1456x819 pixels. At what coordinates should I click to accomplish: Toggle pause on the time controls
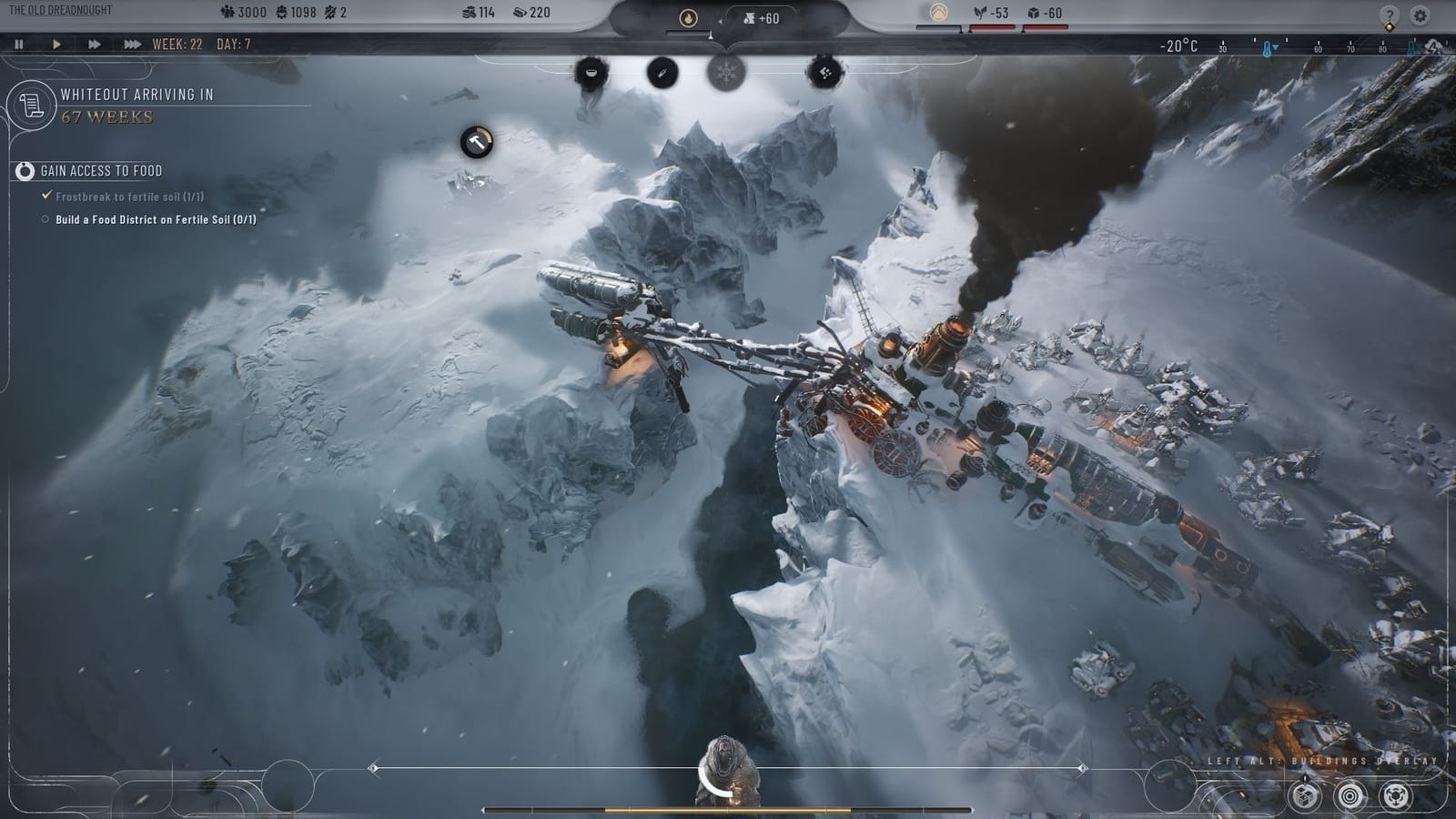click(x=18, y=42)
